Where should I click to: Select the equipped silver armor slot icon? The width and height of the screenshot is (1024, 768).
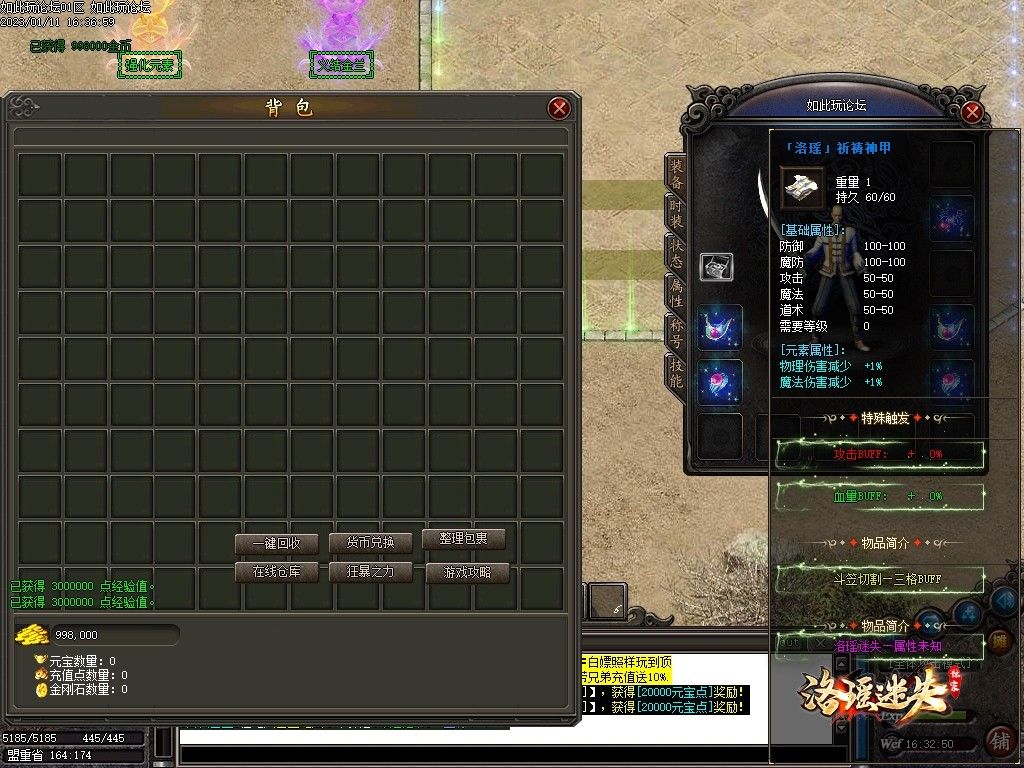click(716, 266)
